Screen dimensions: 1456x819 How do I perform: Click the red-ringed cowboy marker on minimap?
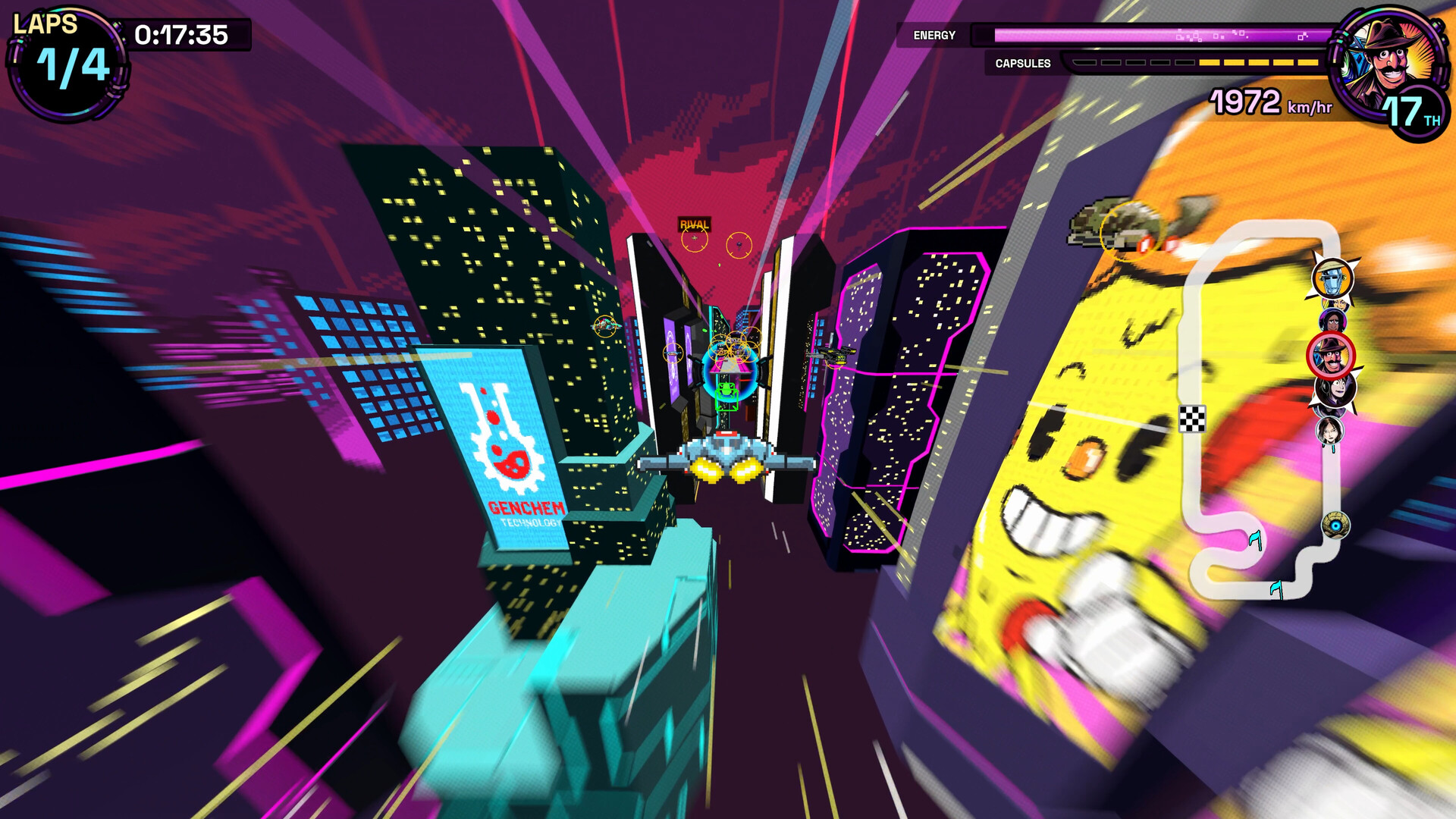click(x=1332, y=355)
